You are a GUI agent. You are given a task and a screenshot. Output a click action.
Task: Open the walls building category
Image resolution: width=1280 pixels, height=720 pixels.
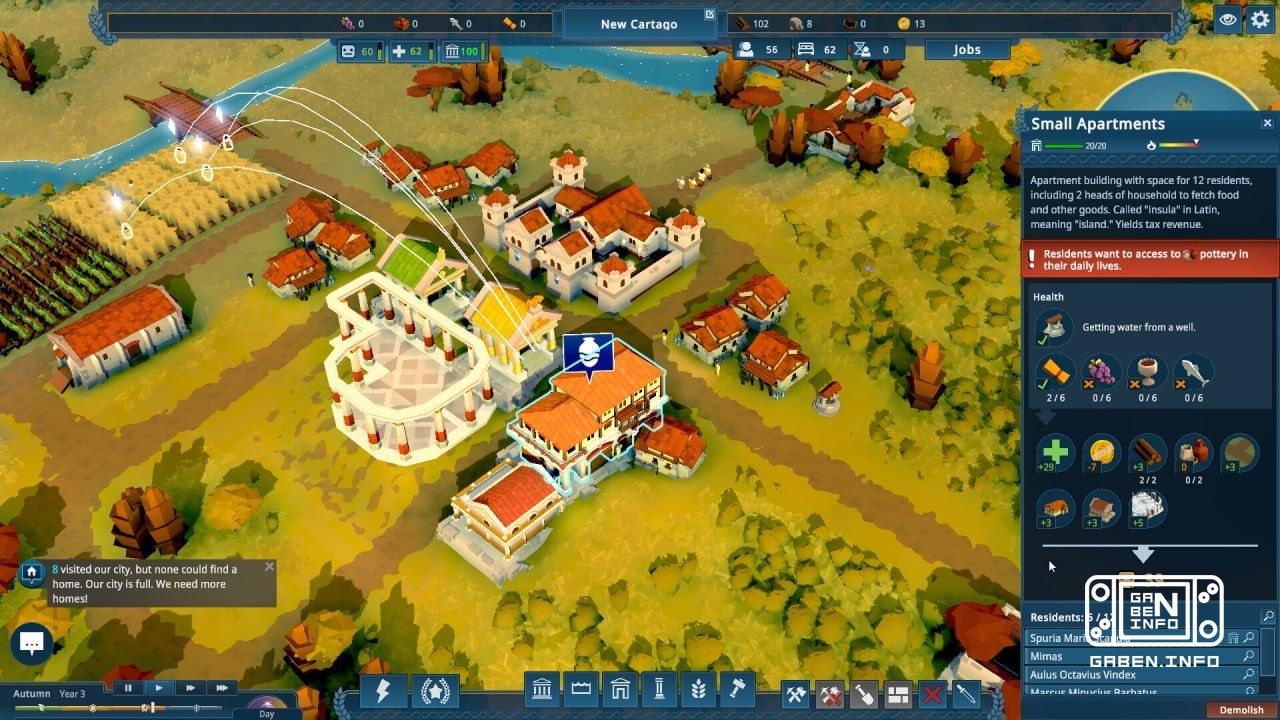pos(580,689)
